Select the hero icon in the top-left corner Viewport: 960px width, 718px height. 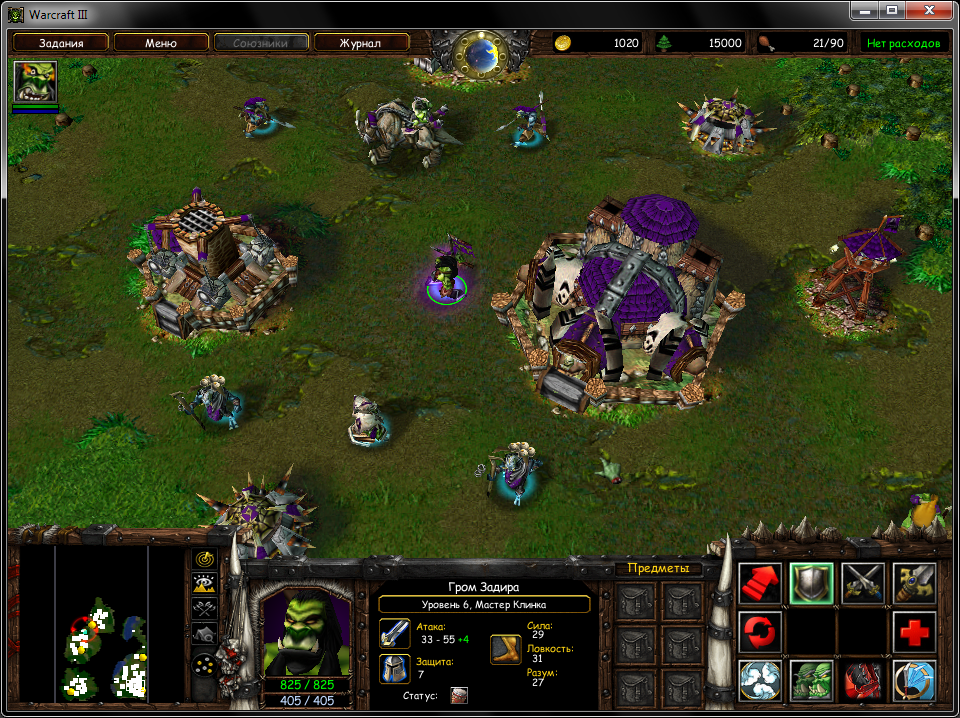click(35, 81)
